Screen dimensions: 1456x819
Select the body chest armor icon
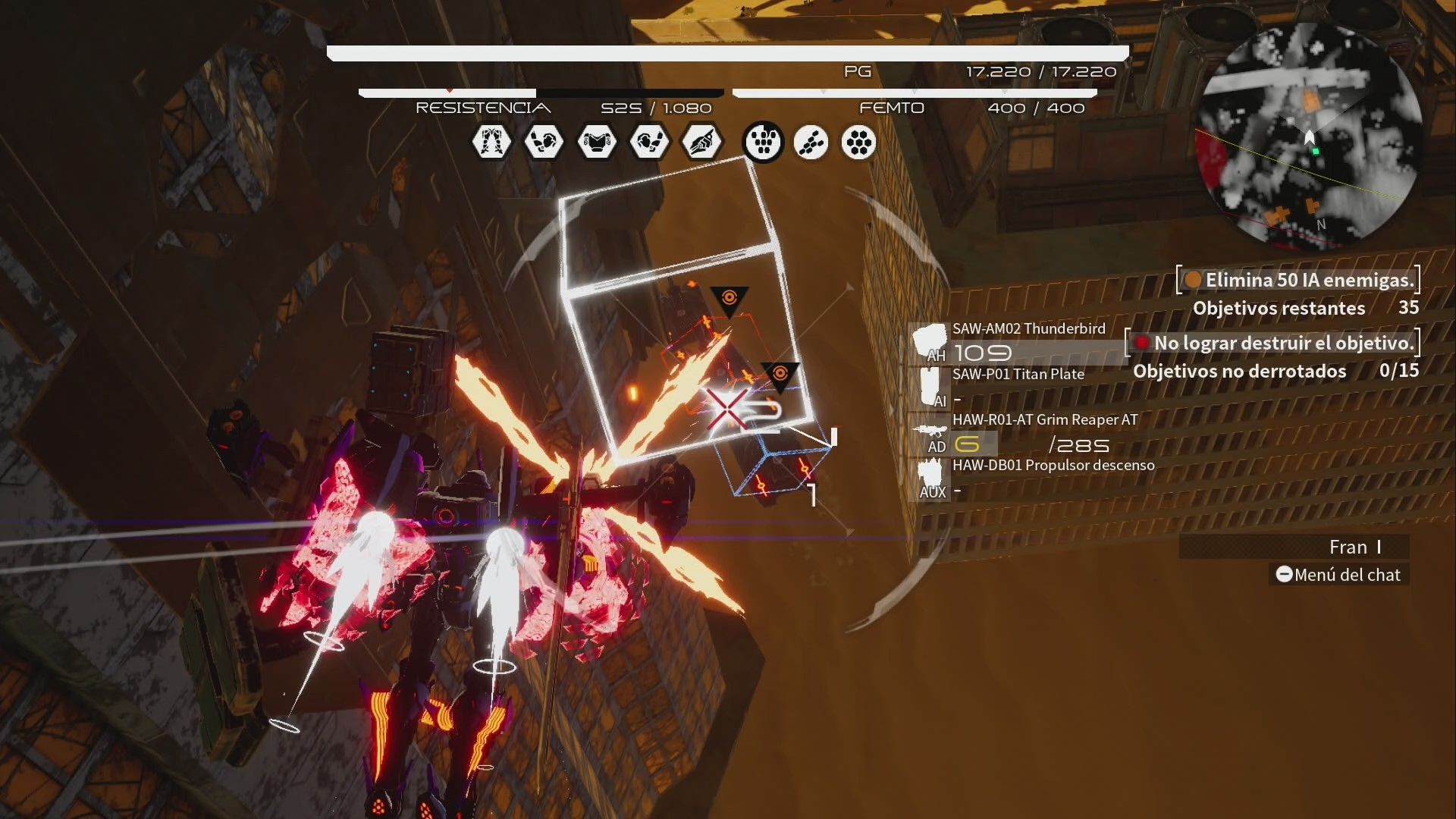(596, 142)
